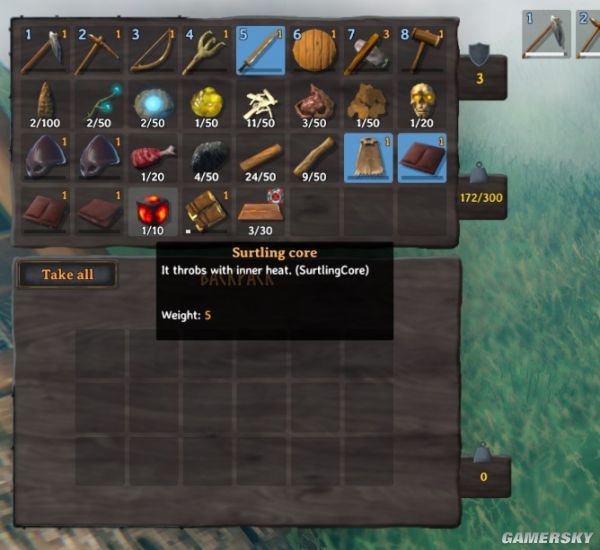The image size is (600, 550).
Task: Click the highlighted weapon in slot 5
Action: (260, 51)
